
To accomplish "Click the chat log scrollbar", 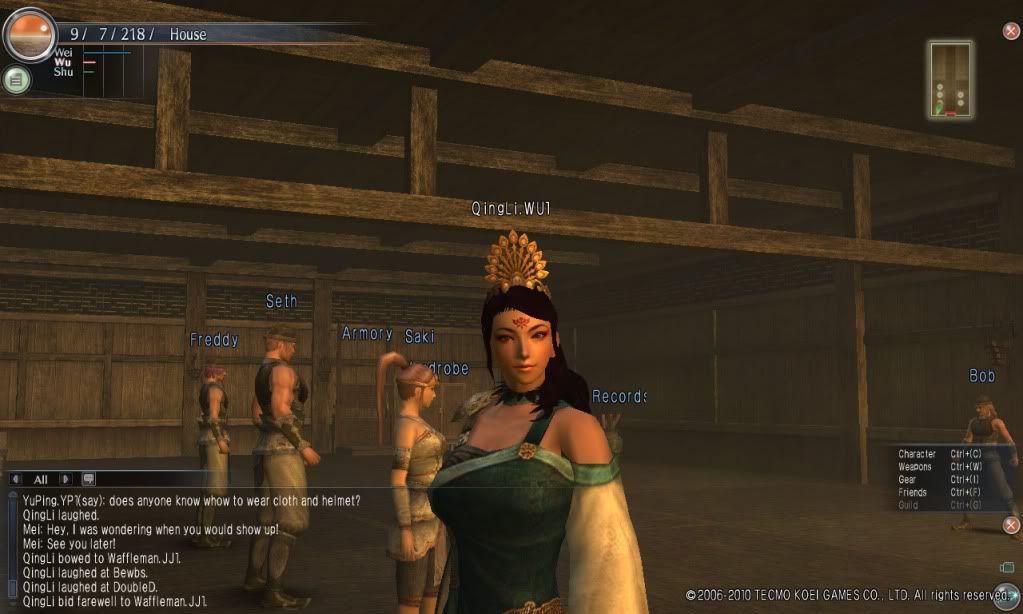I will 11,550.
